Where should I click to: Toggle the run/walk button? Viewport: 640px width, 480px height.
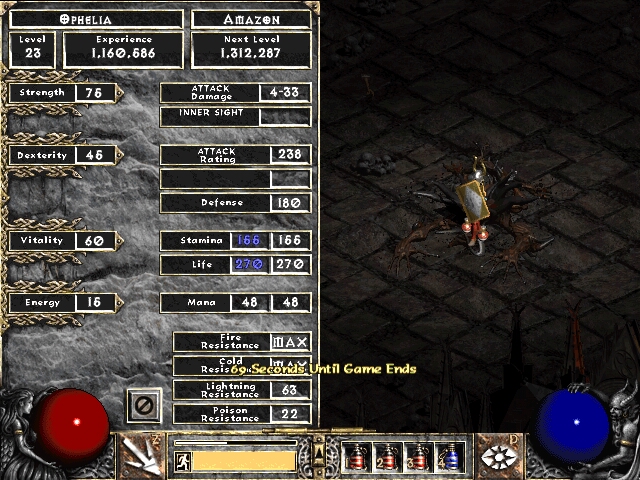(183, 461)
